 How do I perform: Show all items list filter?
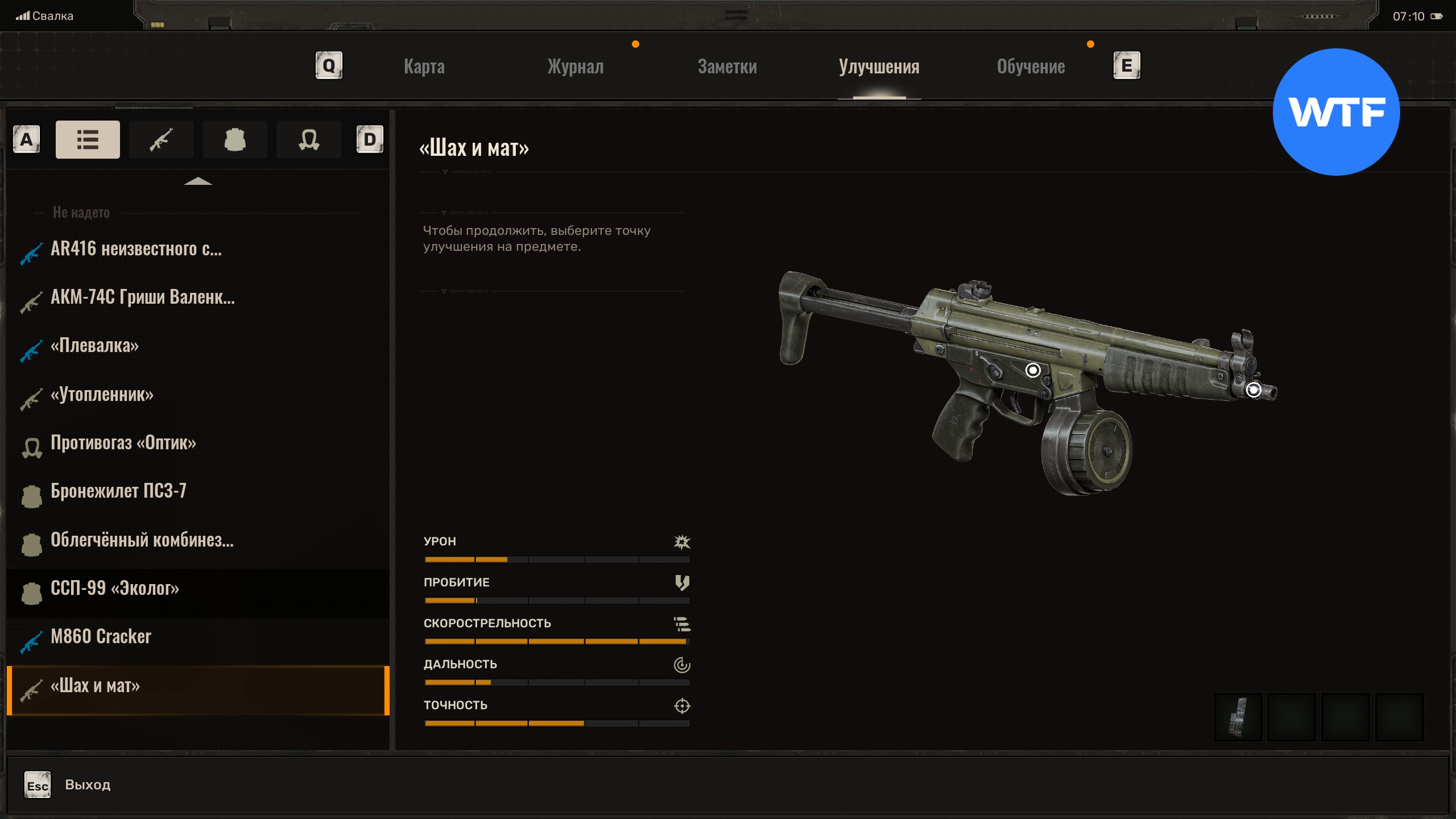point(88,139)
